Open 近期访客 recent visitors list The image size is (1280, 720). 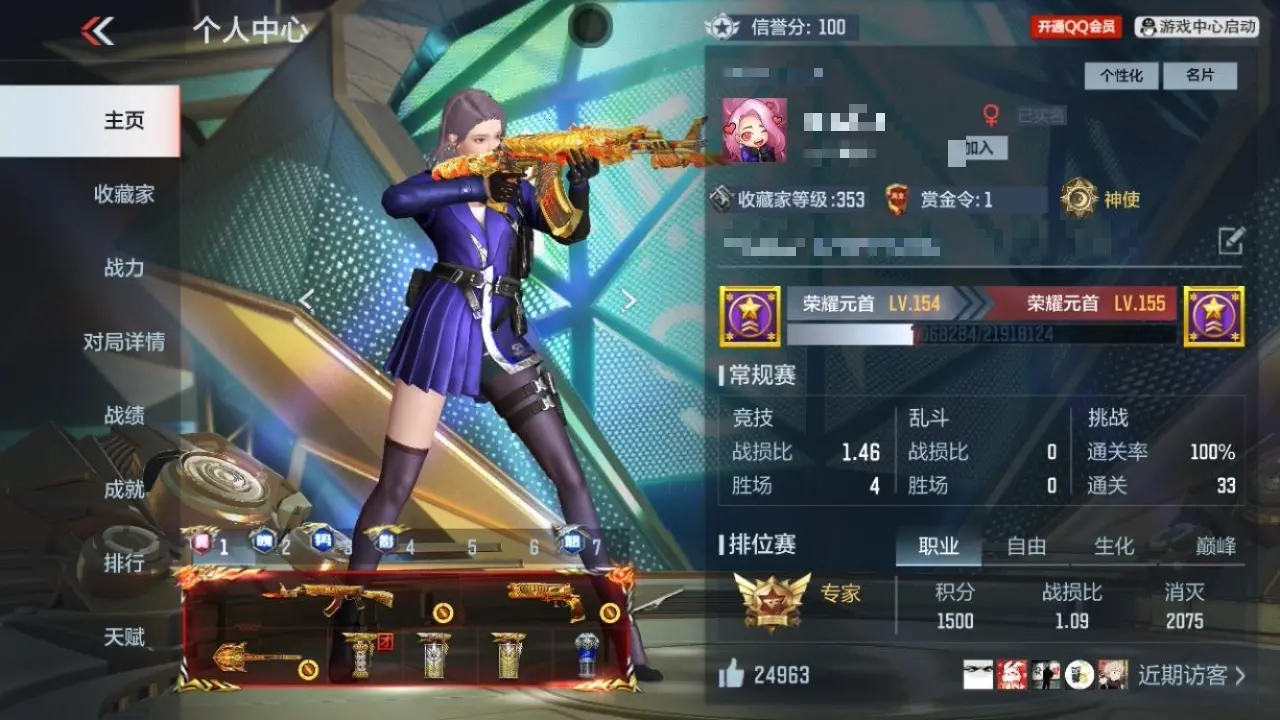point(1191,675)
